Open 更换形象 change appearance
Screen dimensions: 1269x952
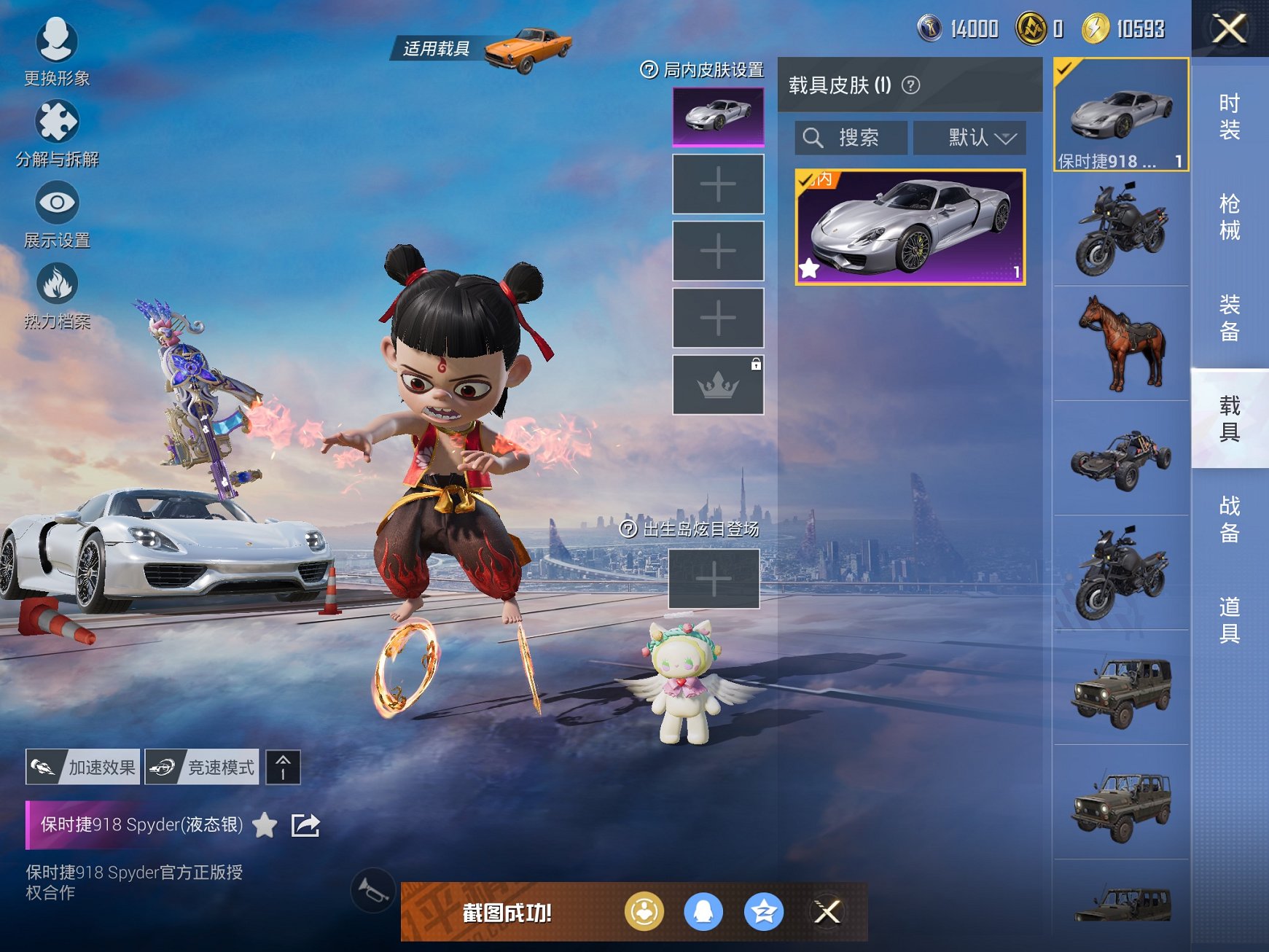57,51
